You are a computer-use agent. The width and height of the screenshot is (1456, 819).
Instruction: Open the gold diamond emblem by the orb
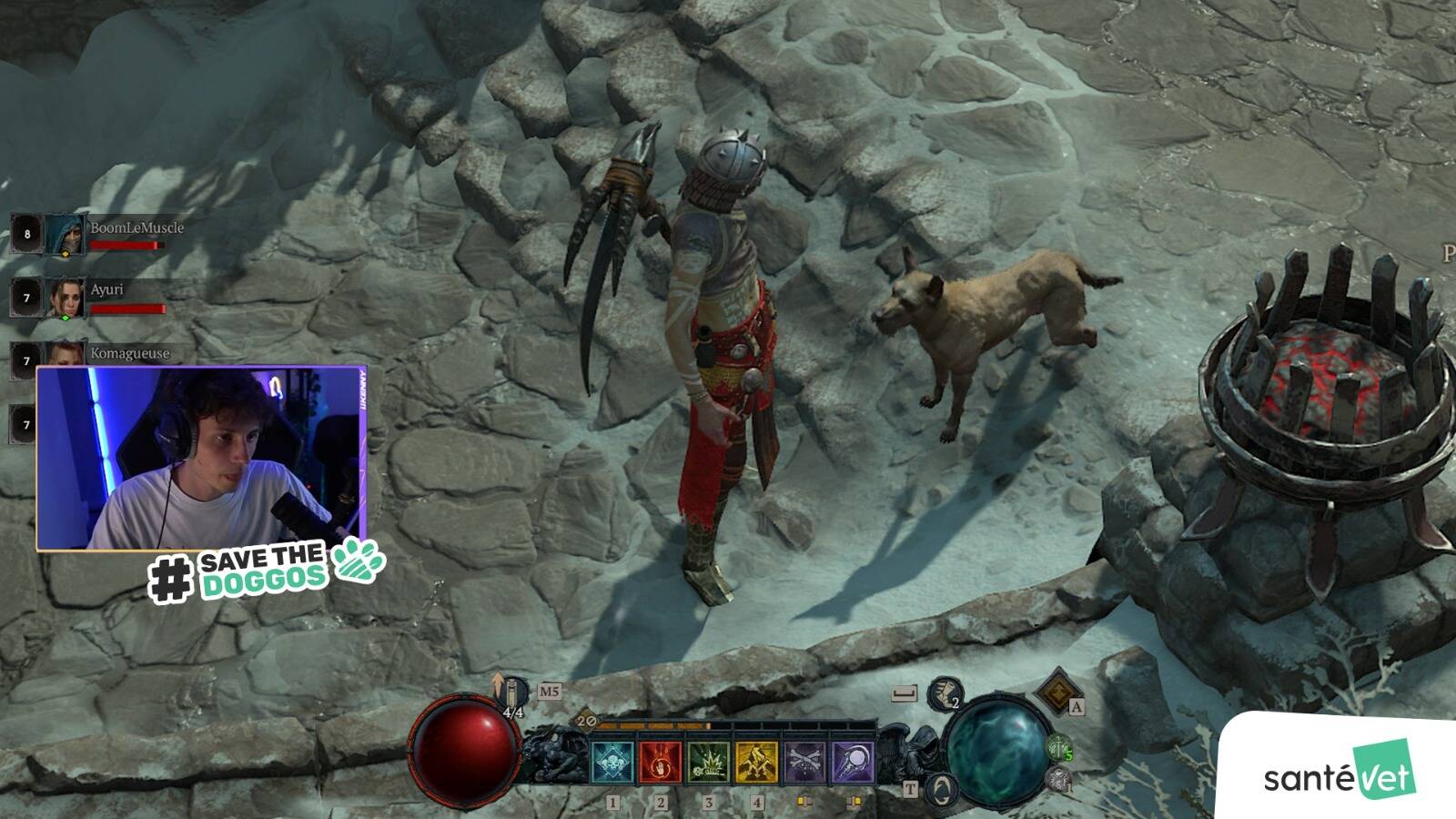pos(1057,693)
